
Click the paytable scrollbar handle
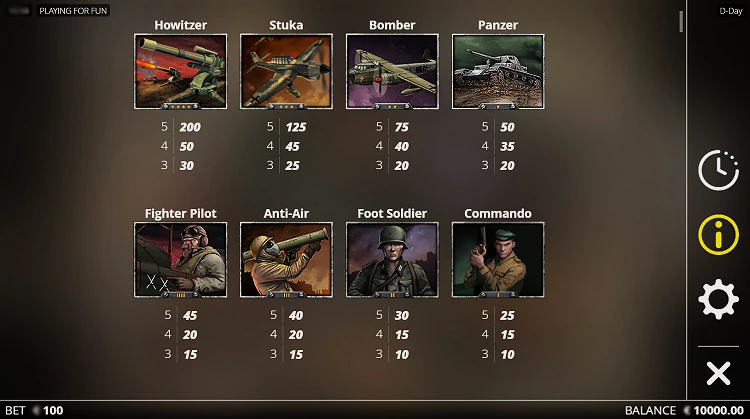[x=681, y=21]
